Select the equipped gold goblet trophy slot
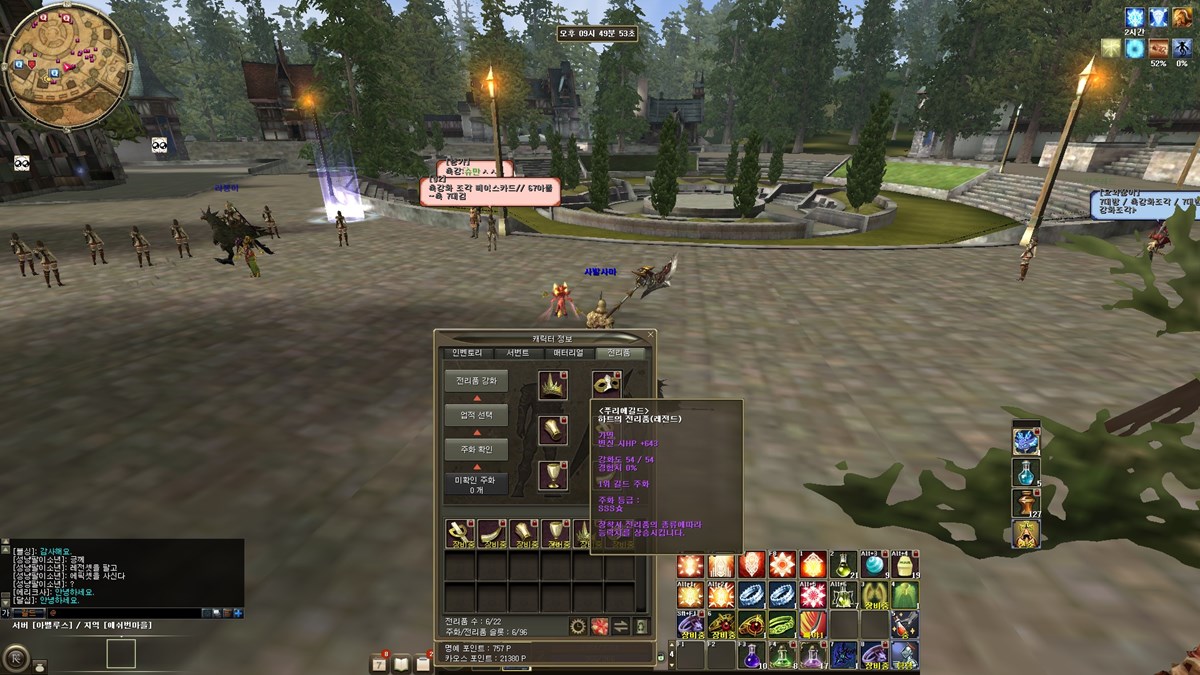This screenshot has width=1200, height=675. (553, 475)
